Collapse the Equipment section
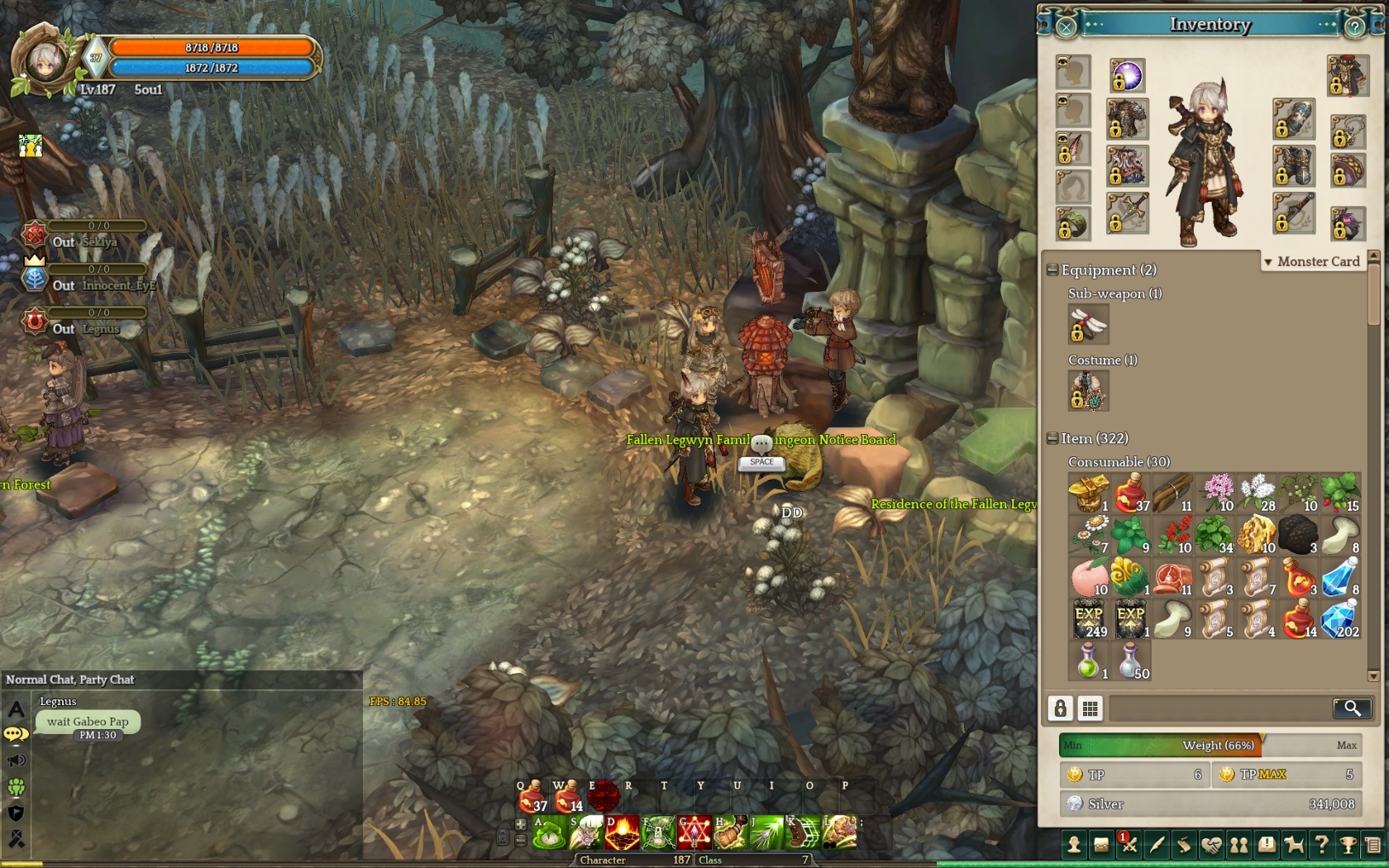Viewport: 1389px width, 868px height. [1052, 269]
